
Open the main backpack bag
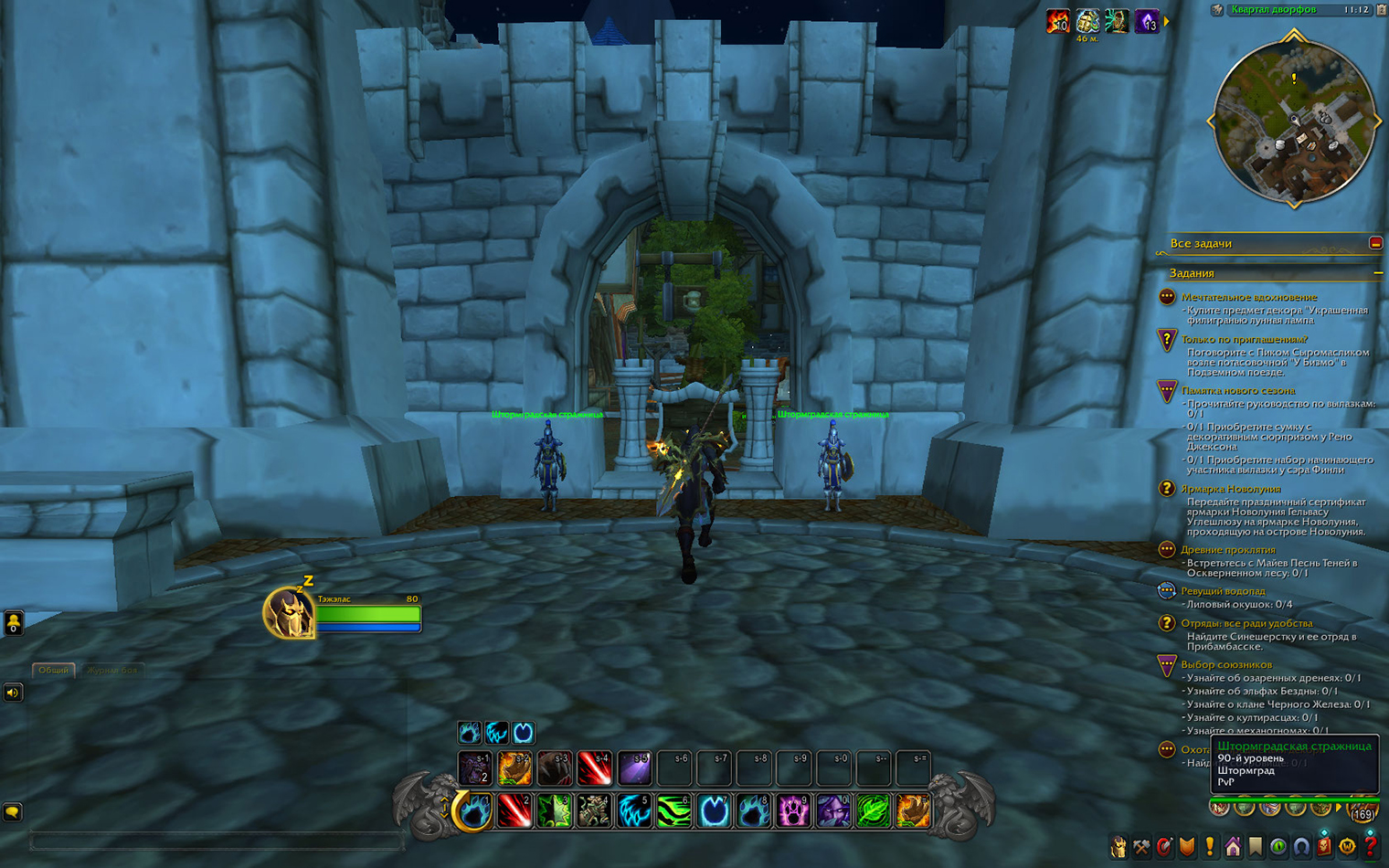point(1362,810)
